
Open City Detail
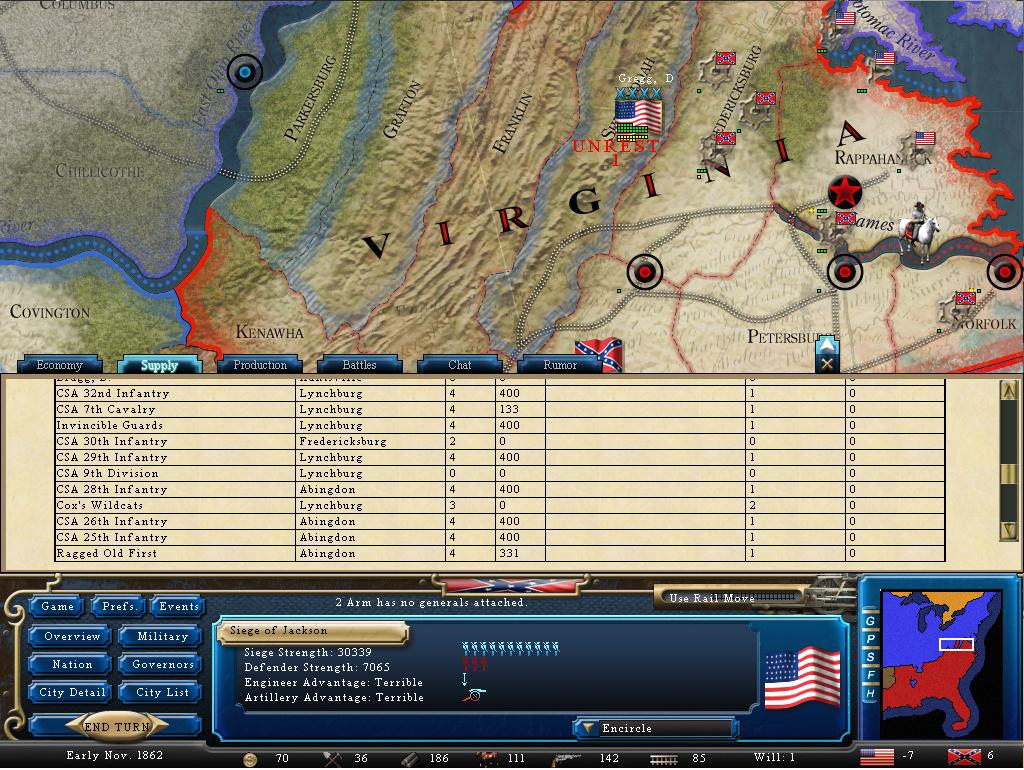click(72, 692)
